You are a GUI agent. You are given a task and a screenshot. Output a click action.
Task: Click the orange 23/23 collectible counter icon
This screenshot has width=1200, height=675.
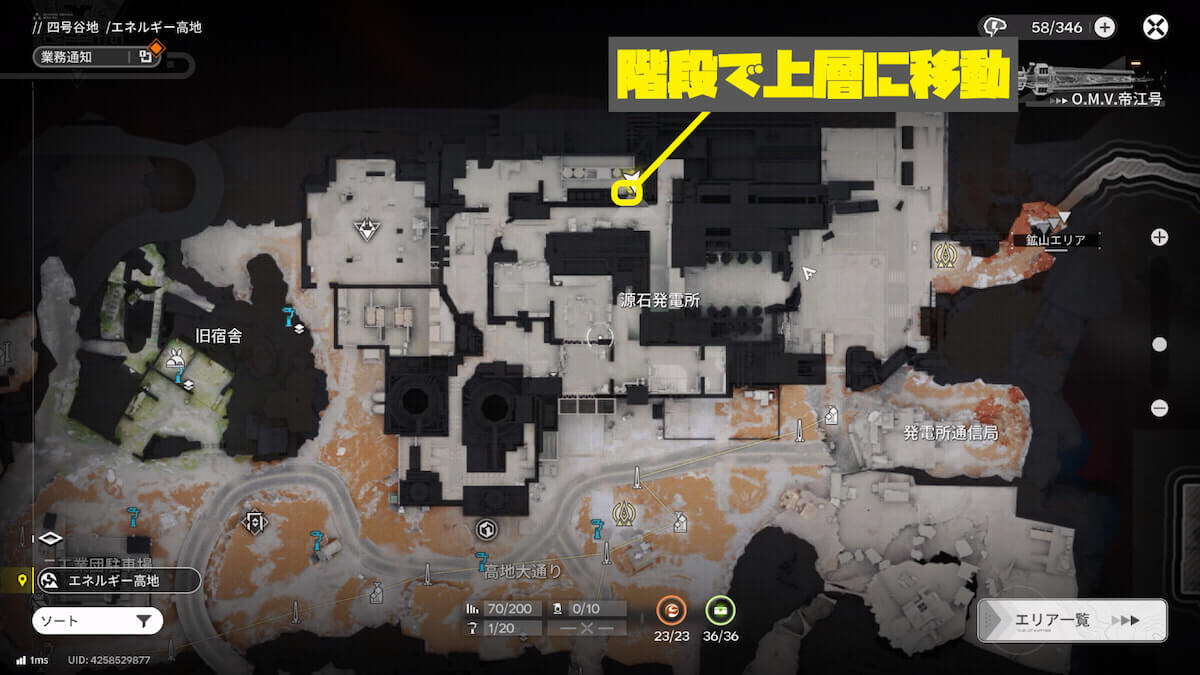(671, 609)
